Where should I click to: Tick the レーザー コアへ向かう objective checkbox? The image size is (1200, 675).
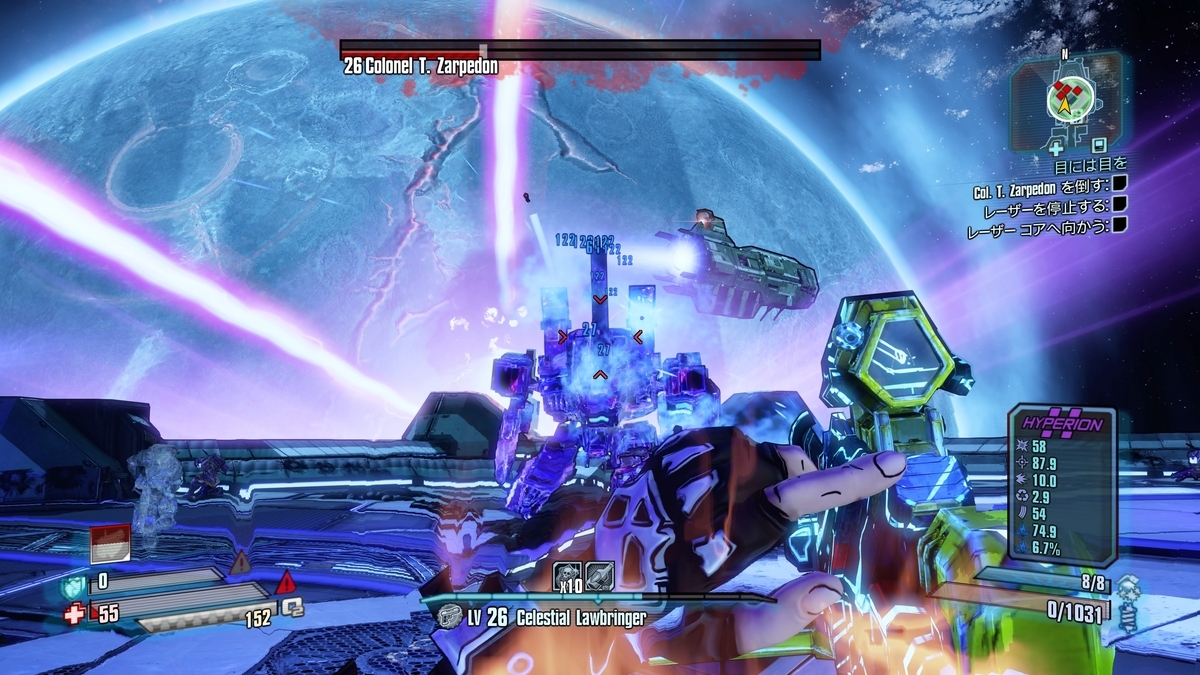coord(1120,226)
